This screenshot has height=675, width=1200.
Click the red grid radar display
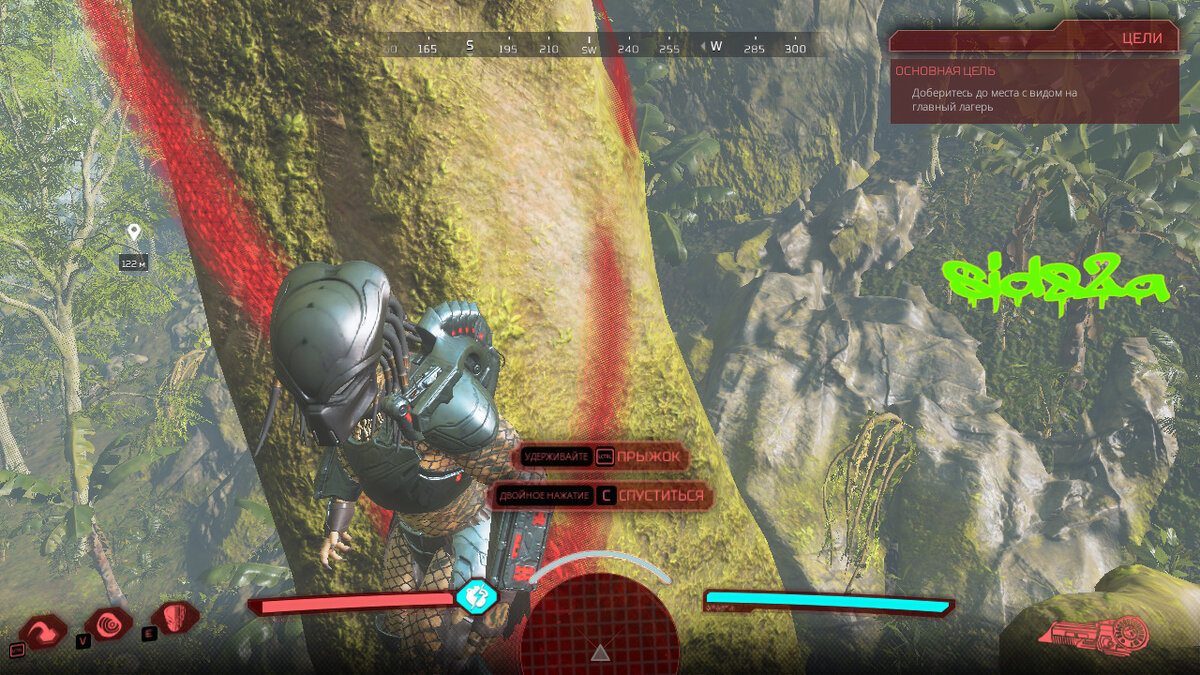[x=598, y=622]
